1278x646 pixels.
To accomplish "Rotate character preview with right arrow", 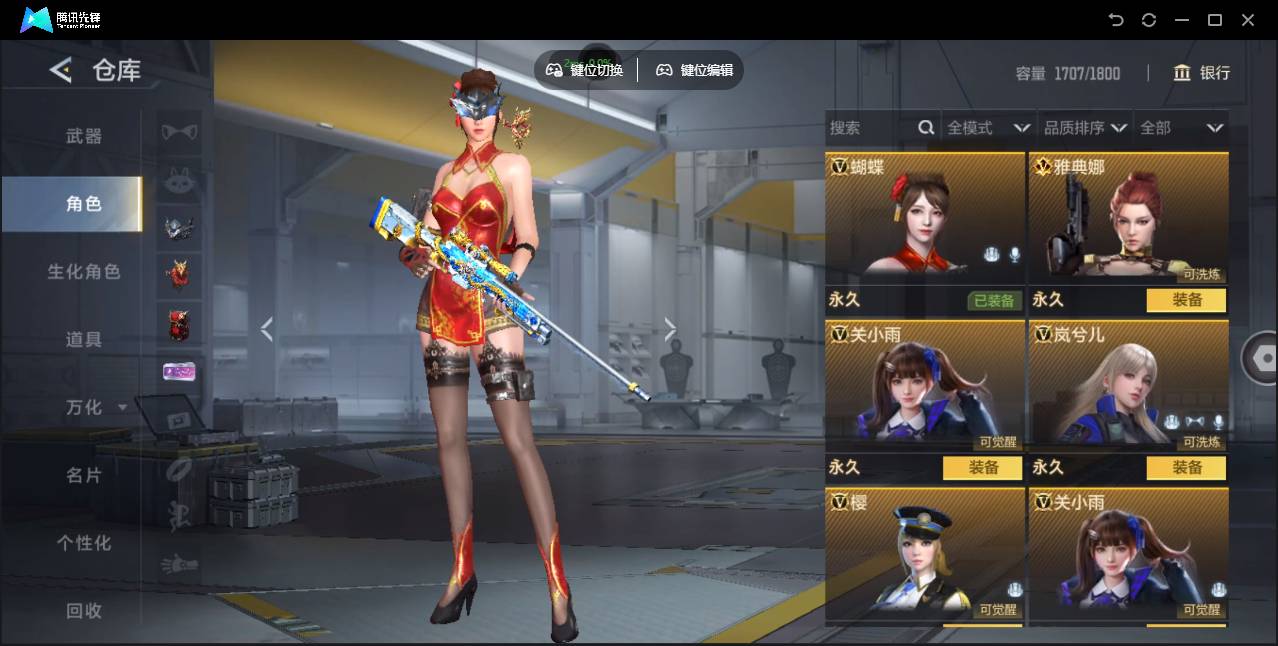I will point(670,329).
